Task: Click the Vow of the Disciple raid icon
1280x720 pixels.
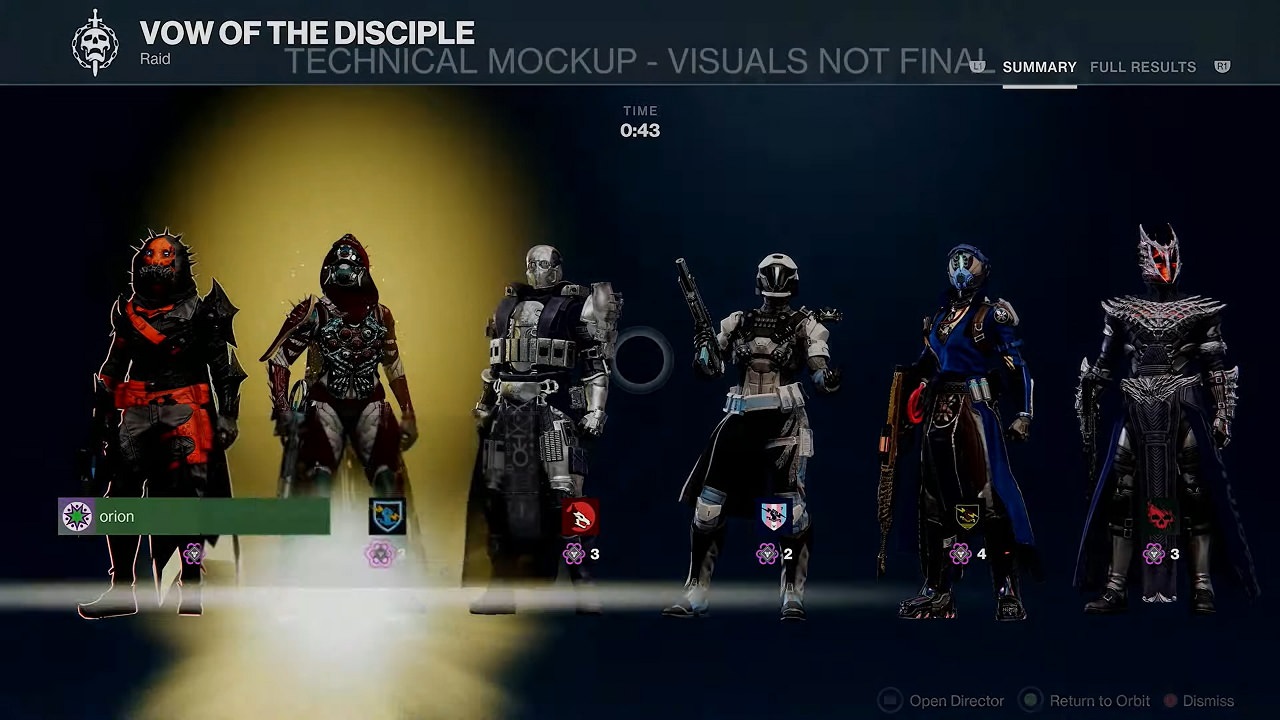Action: coord(95,42)
